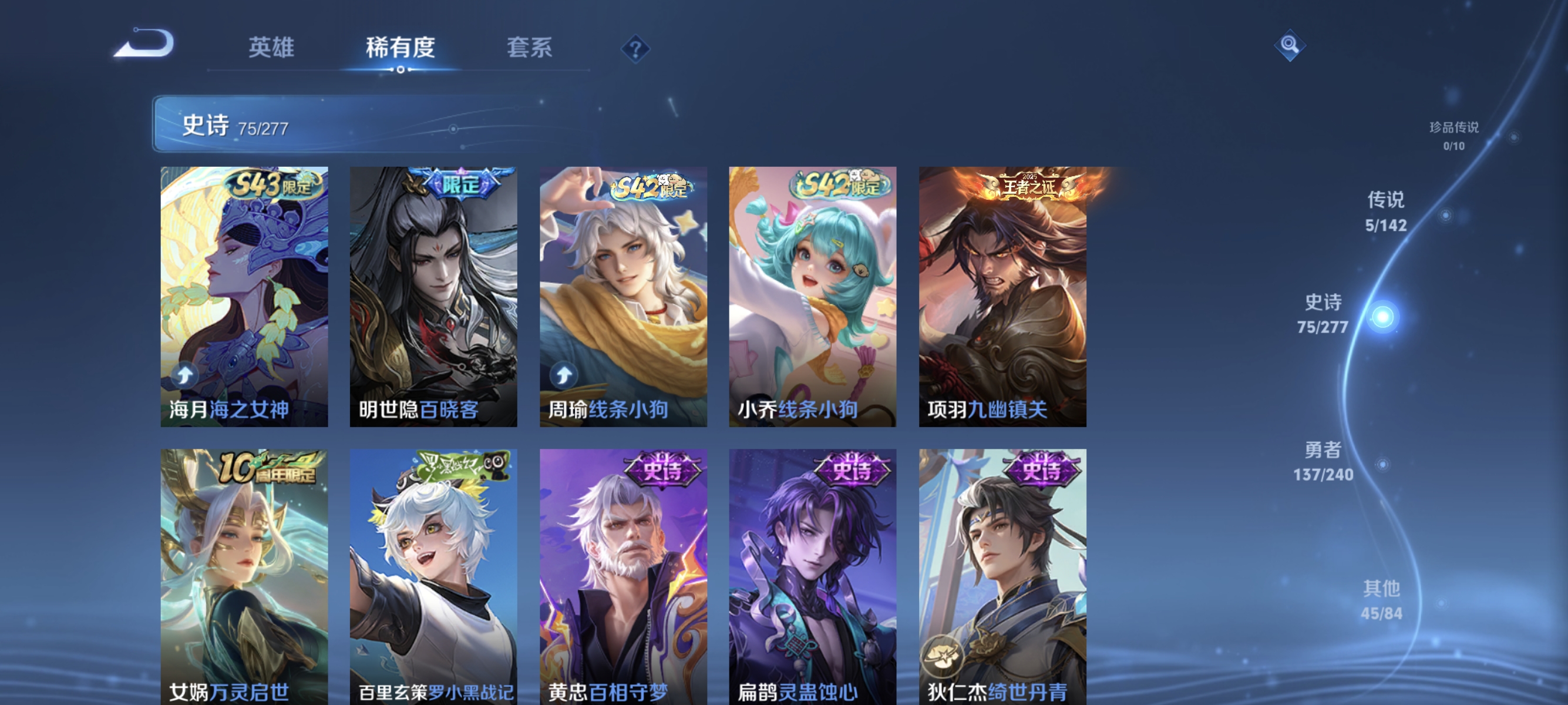This screenshot has height=705, width=1568.
Task: Open the search magnifier icon top-right
Action: (1290, 45)
